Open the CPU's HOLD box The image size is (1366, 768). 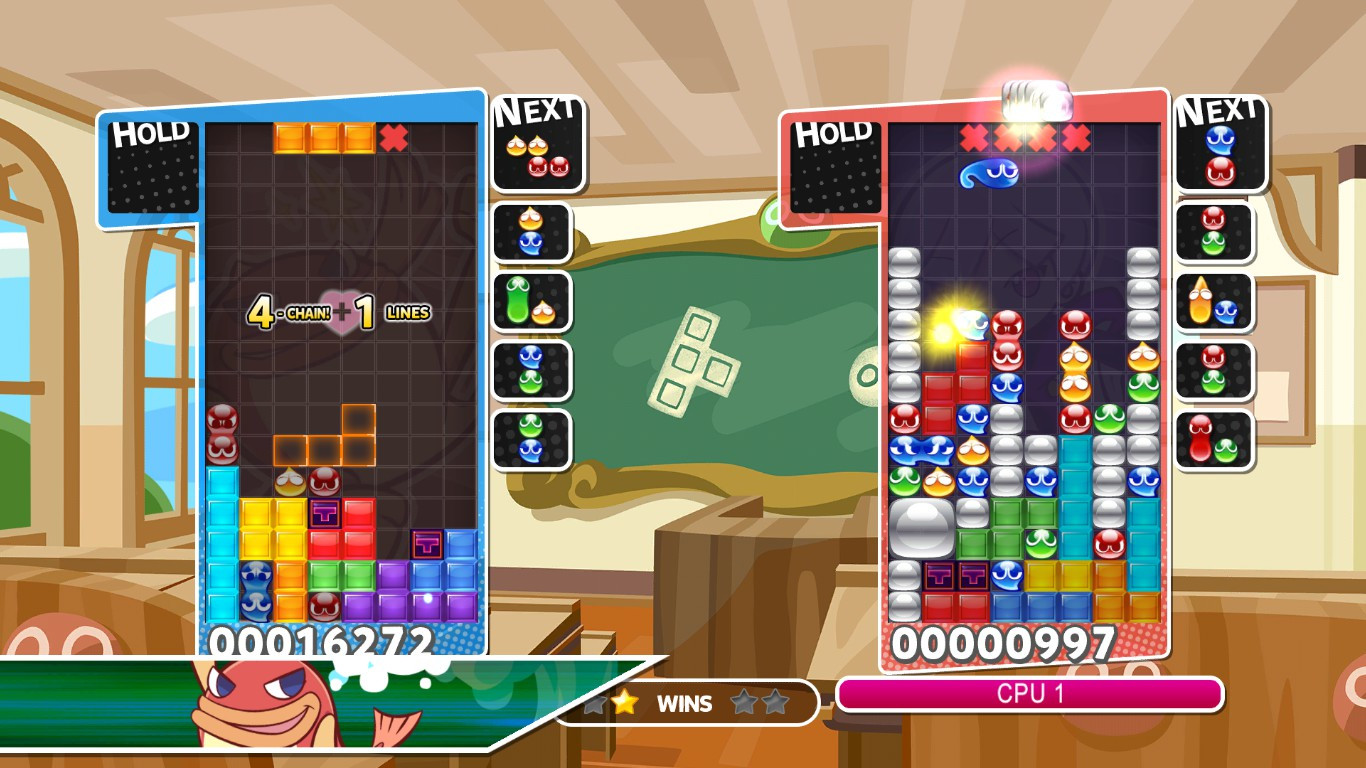click(x=835, y=170)
